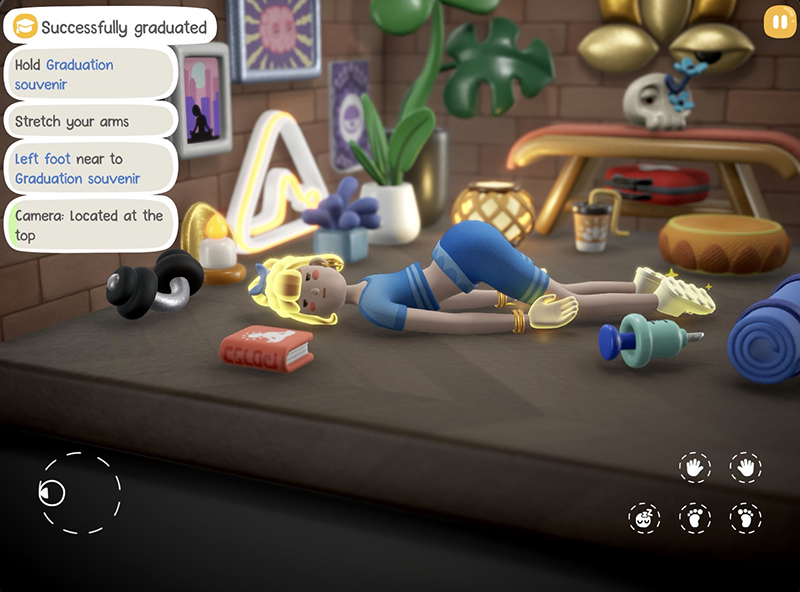Activate the left hand control button
The height and width of the screenshot is (592, 800).
tap(694, 467)
